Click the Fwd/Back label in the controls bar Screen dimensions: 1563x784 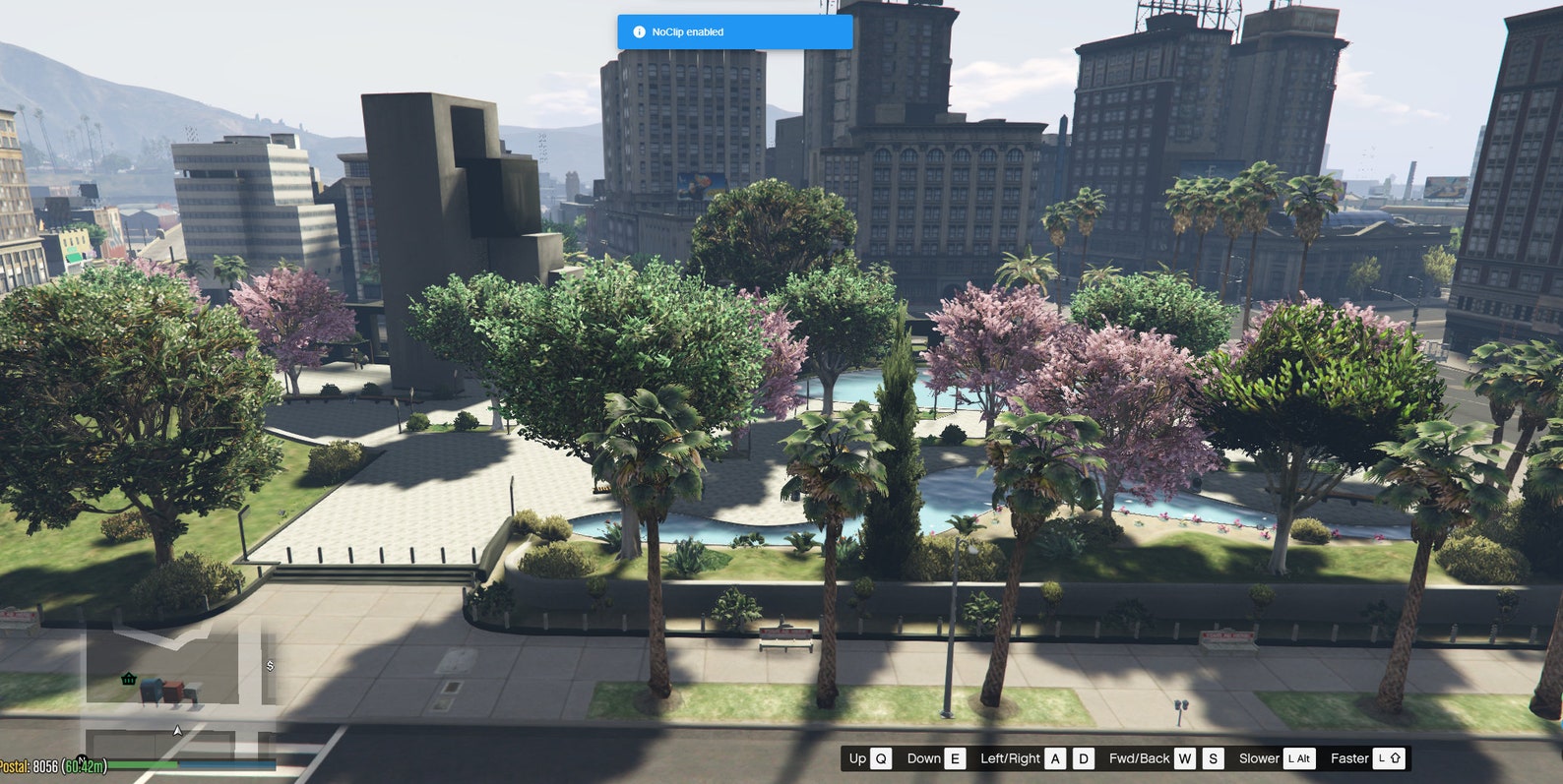pos(1140,757)
